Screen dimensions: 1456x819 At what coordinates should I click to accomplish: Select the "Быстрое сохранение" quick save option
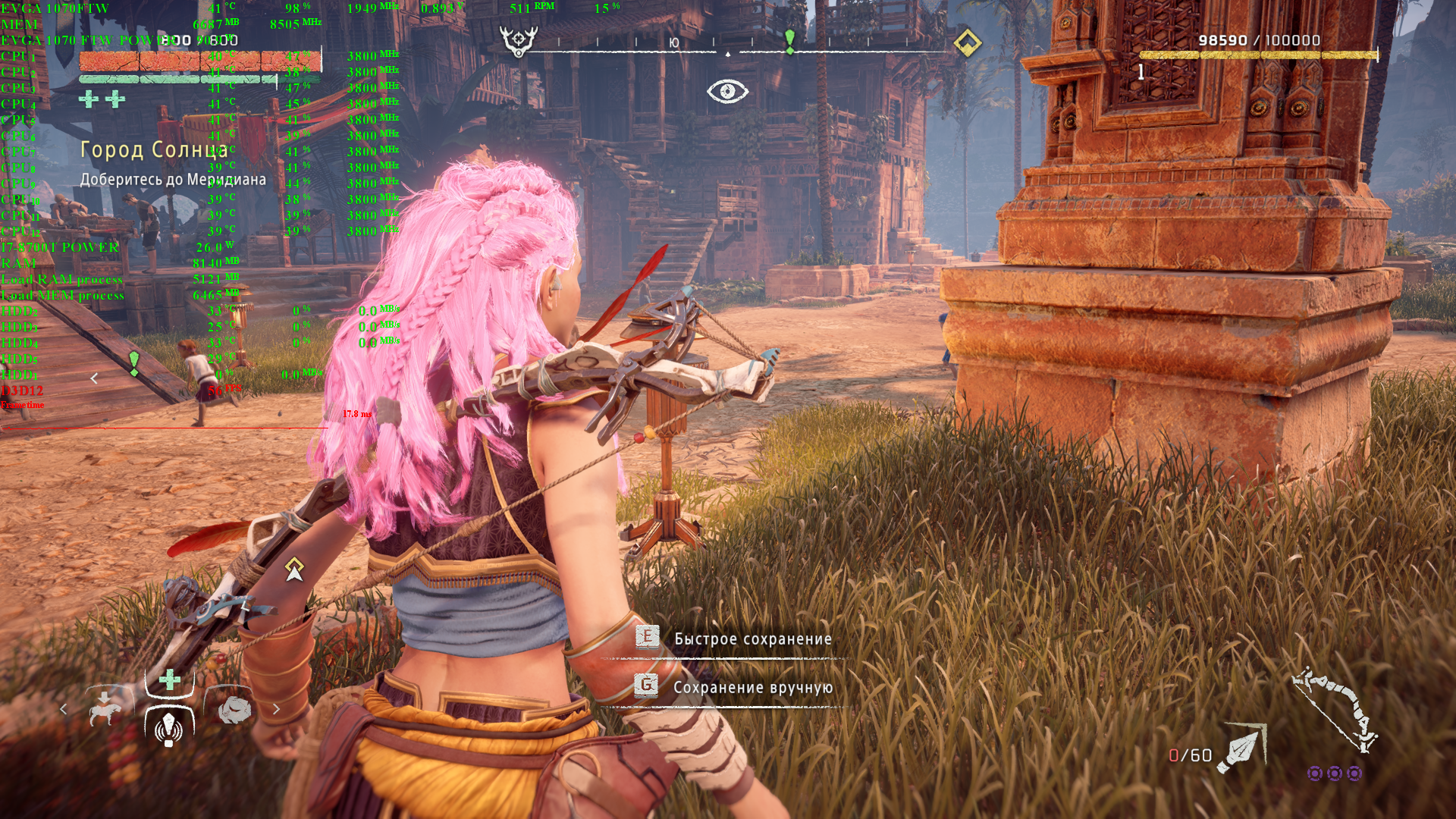click(752, 639)
